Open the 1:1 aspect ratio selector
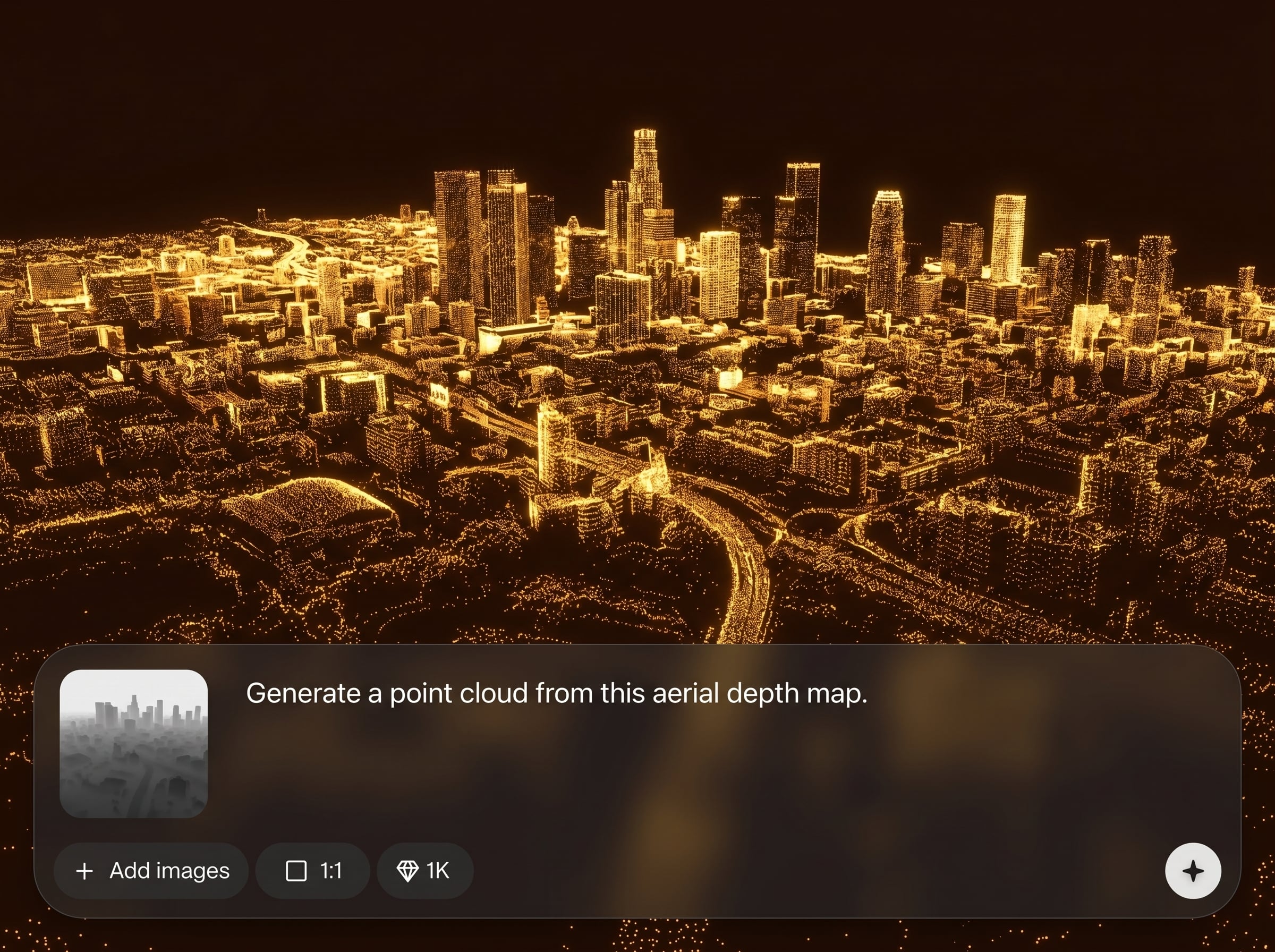Viewport: 1275px width, 952px height. tap(313, 871)
